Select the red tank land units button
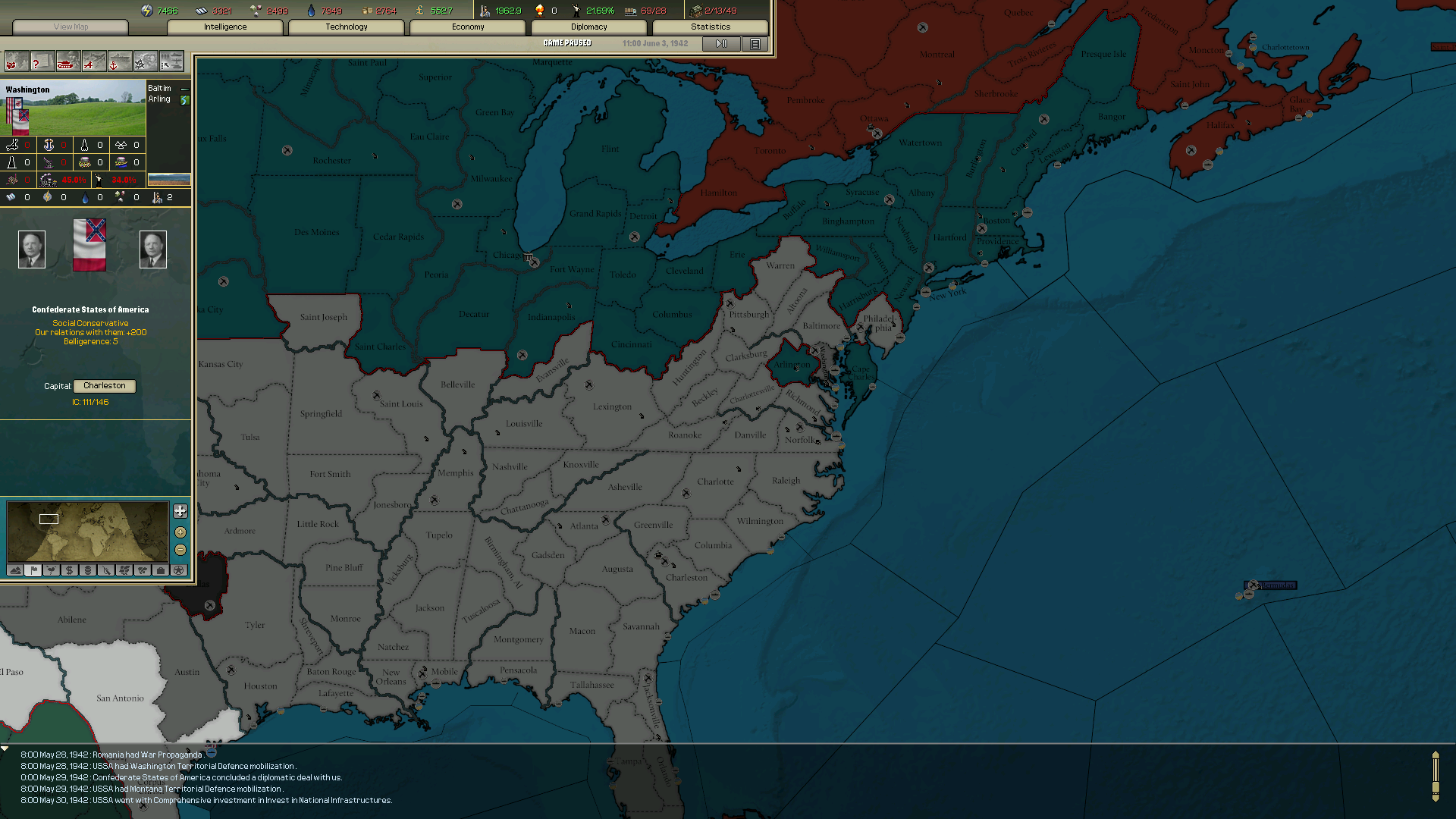The width and height of the screenshot is (1456, 819). tap(67, 62)
